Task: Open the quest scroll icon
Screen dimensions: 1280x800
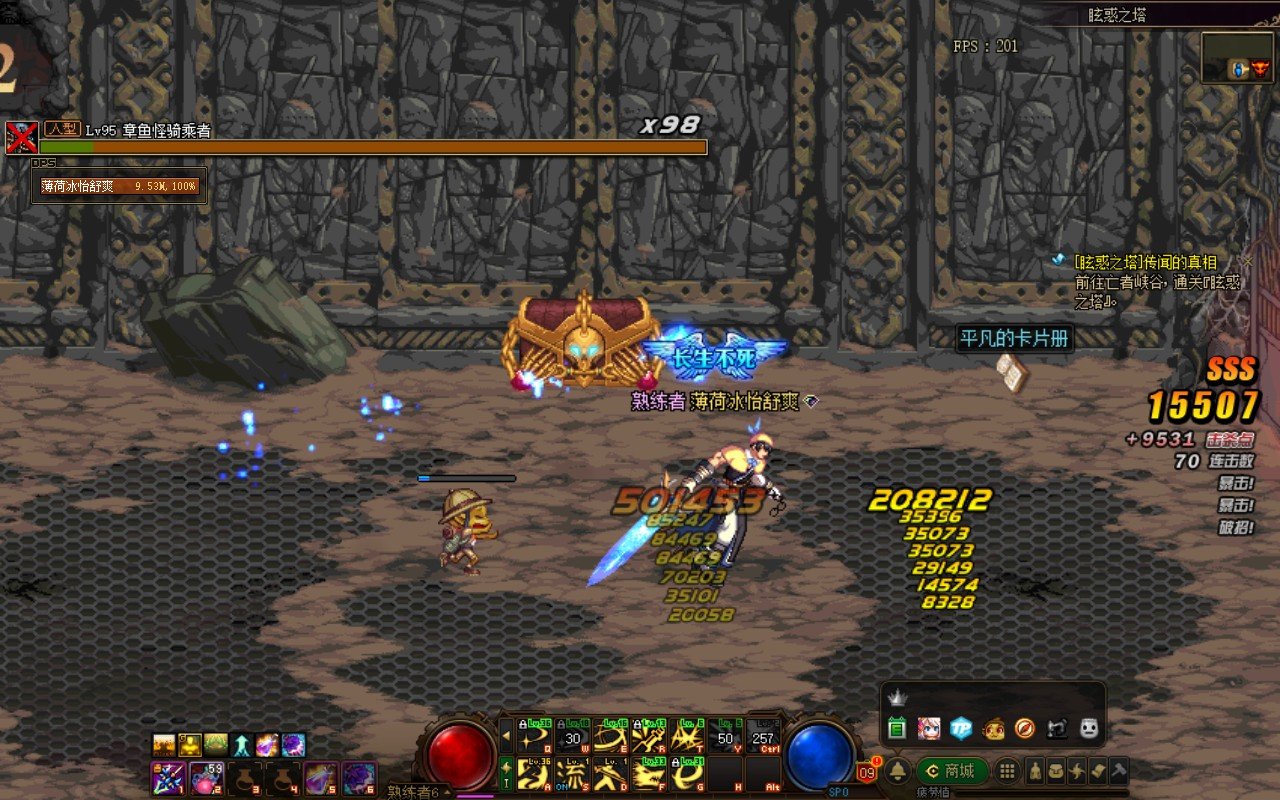Action: [x=1098, y=771]
